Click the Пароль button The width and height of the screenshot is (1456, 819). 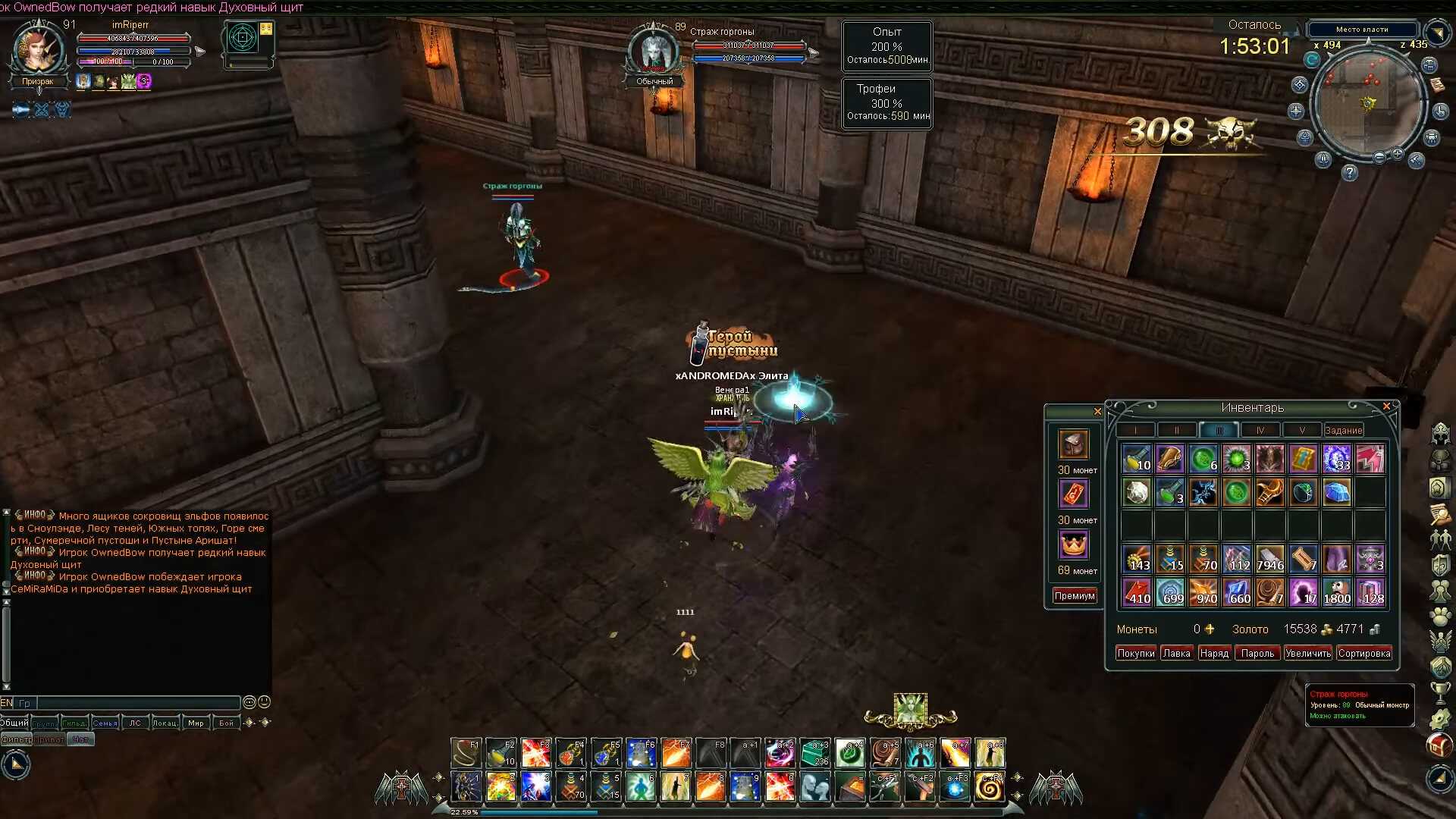1257,653
